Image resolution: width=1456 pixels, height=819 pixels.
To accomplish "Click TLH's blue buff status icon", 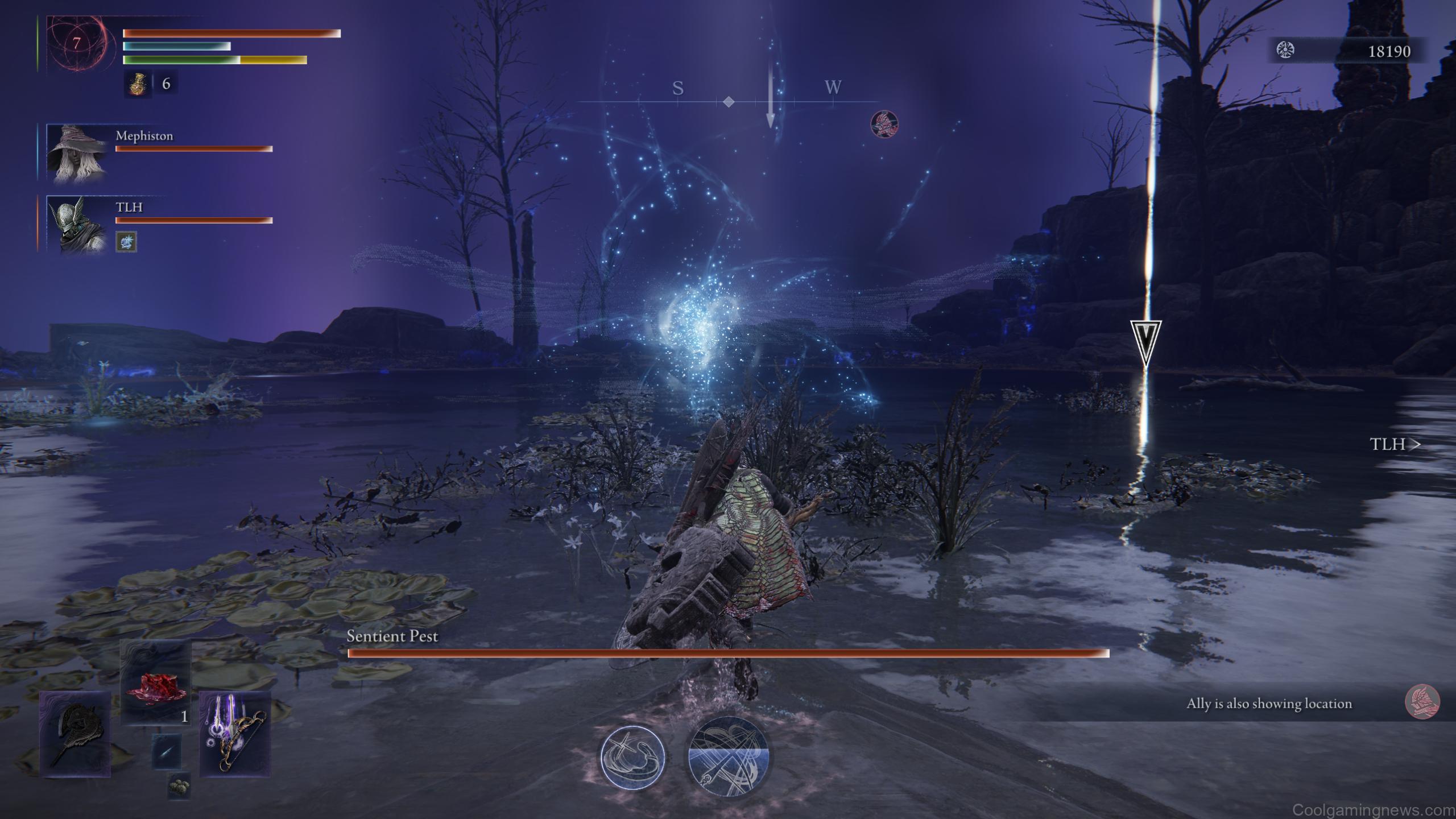I will [x=128, y=242].
